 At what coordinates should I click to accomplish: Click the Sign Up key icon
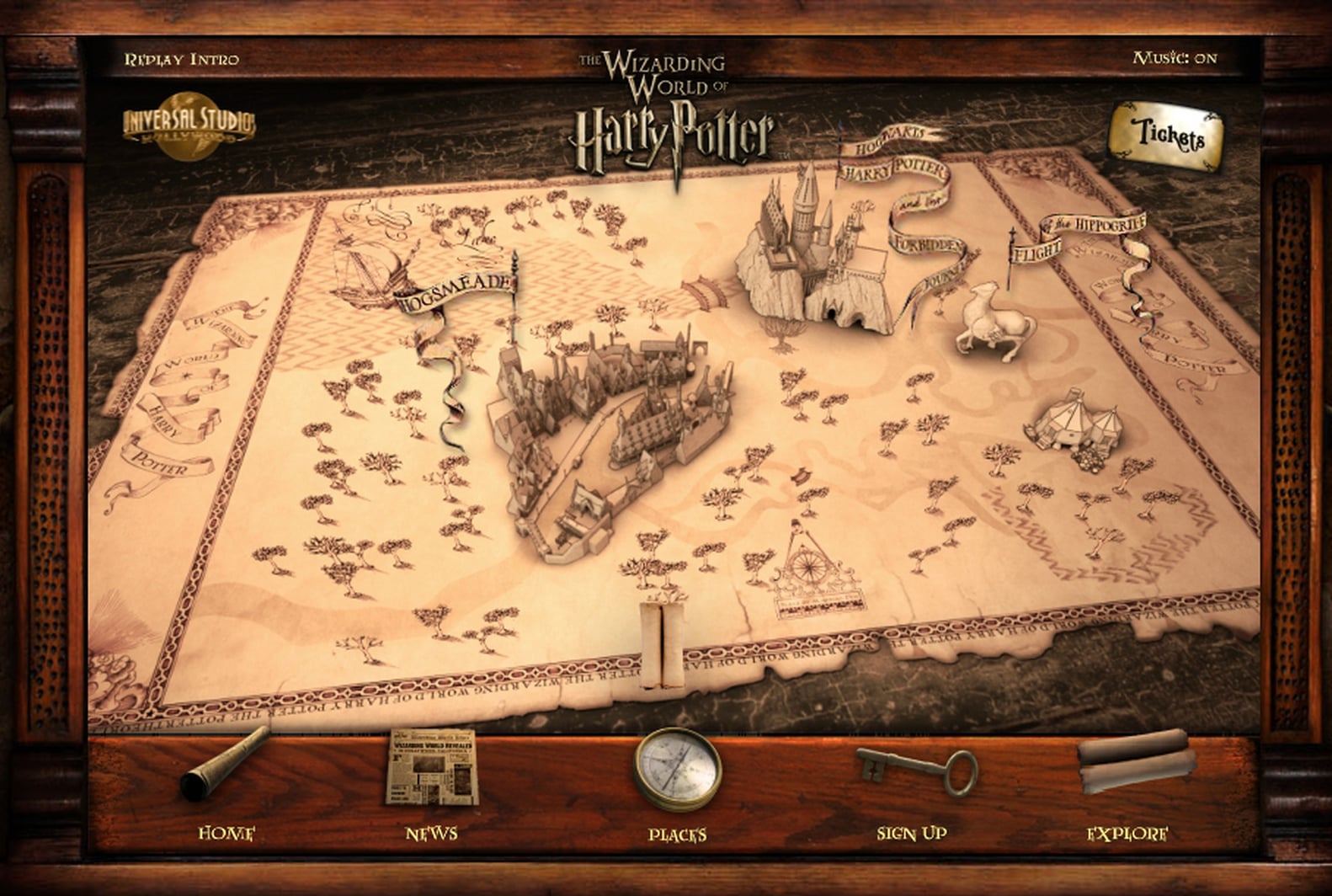(914, 771)
